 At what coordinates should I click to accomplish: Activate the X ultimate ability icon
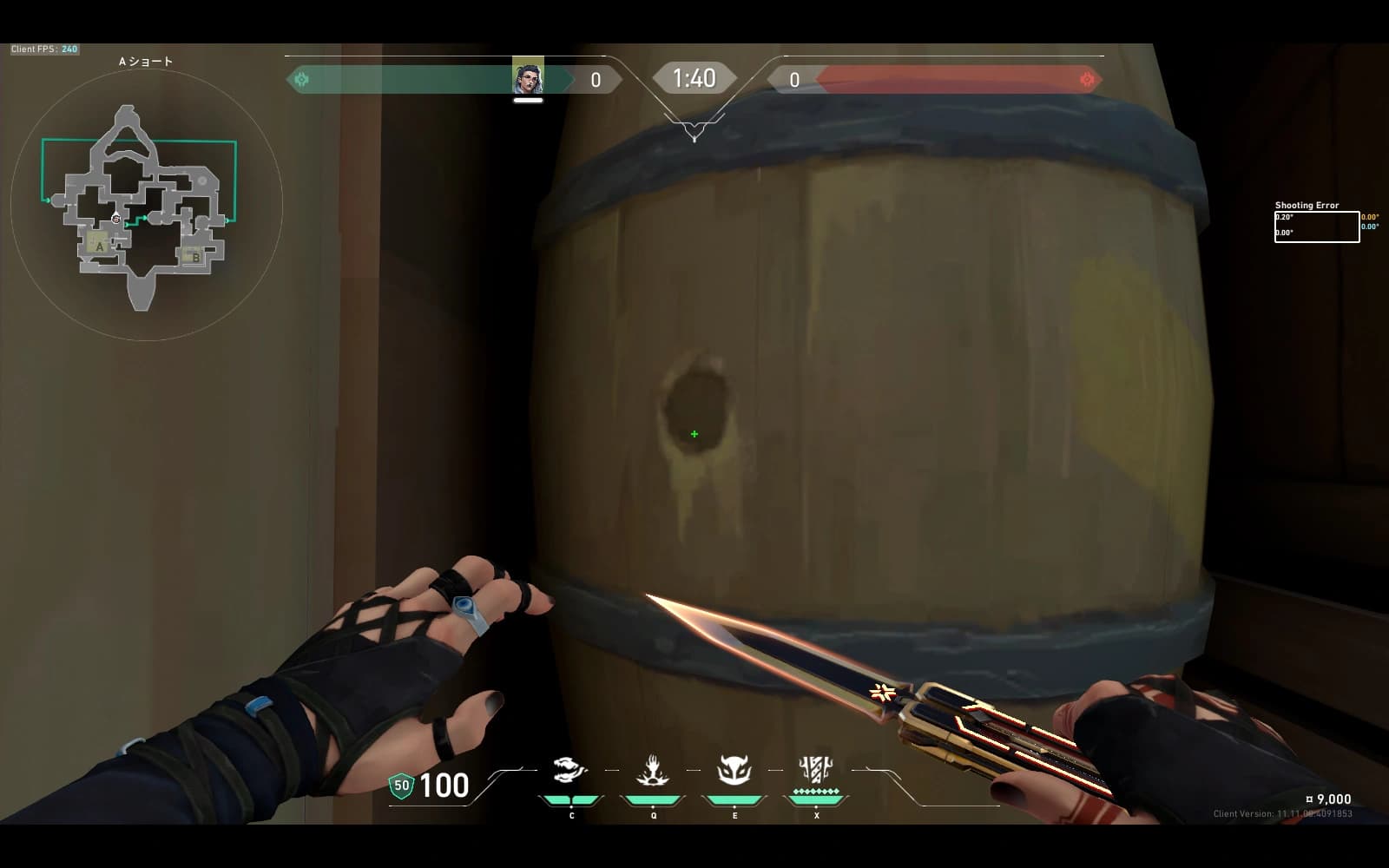(x=815, y=771)
